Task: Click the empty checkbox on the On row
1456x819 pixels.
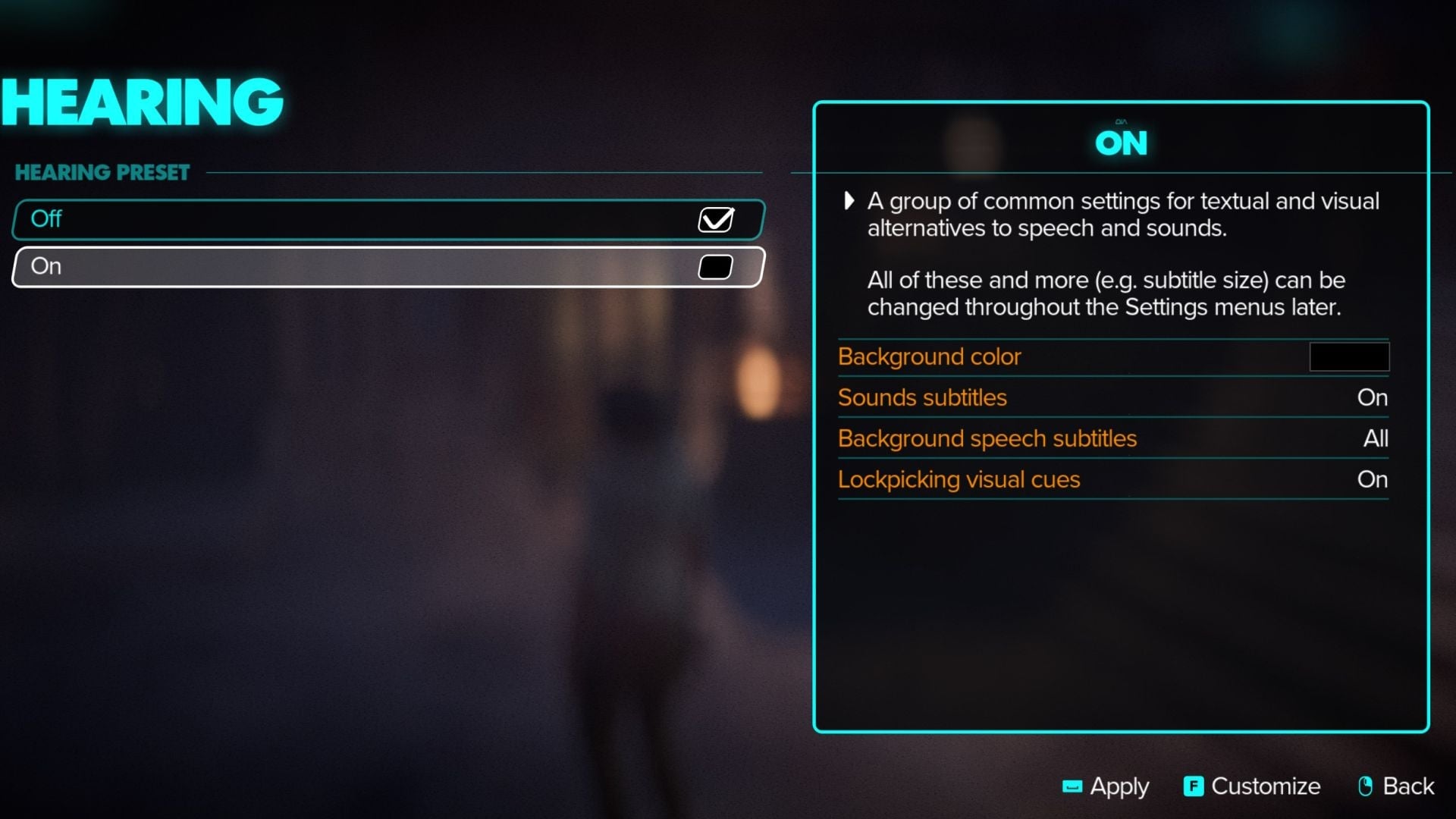Action: click(714, 267)
